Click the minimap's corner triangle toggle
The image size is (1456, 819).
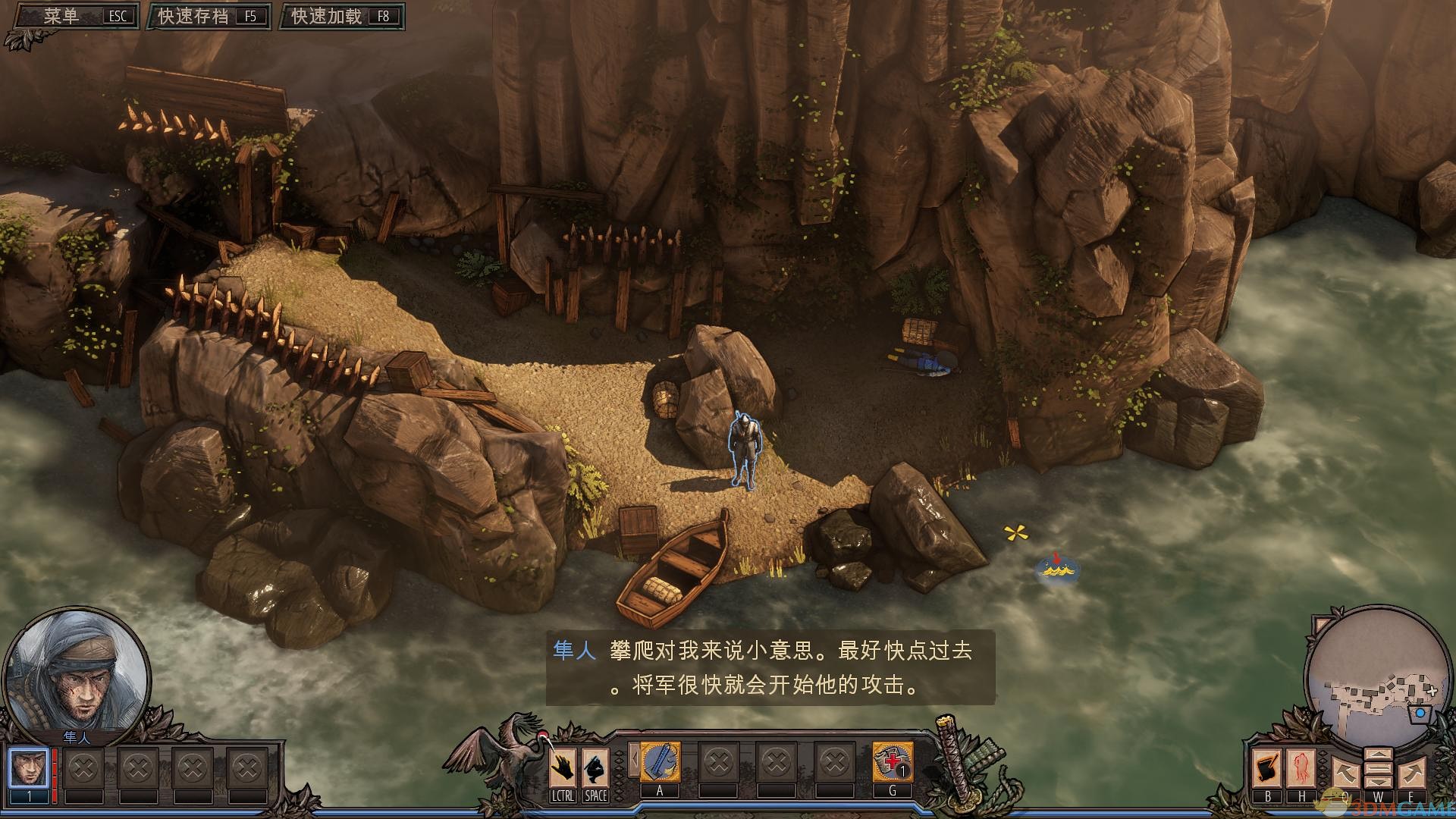pos(1321,624)
